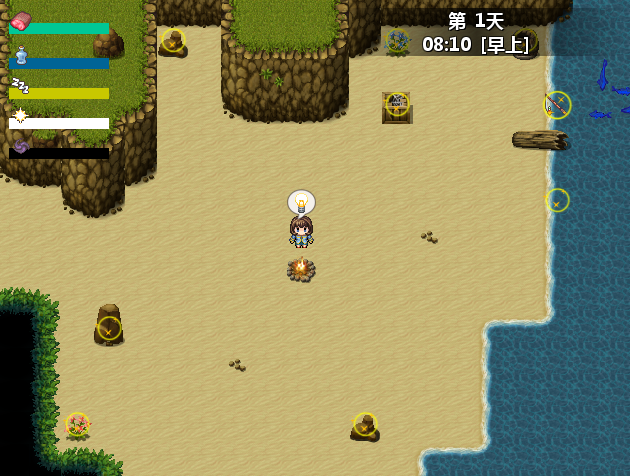The height and width of the screenshot is (476, 630).
Task: Choose the marked pink flower bush
Action: (x=77, y=425)
